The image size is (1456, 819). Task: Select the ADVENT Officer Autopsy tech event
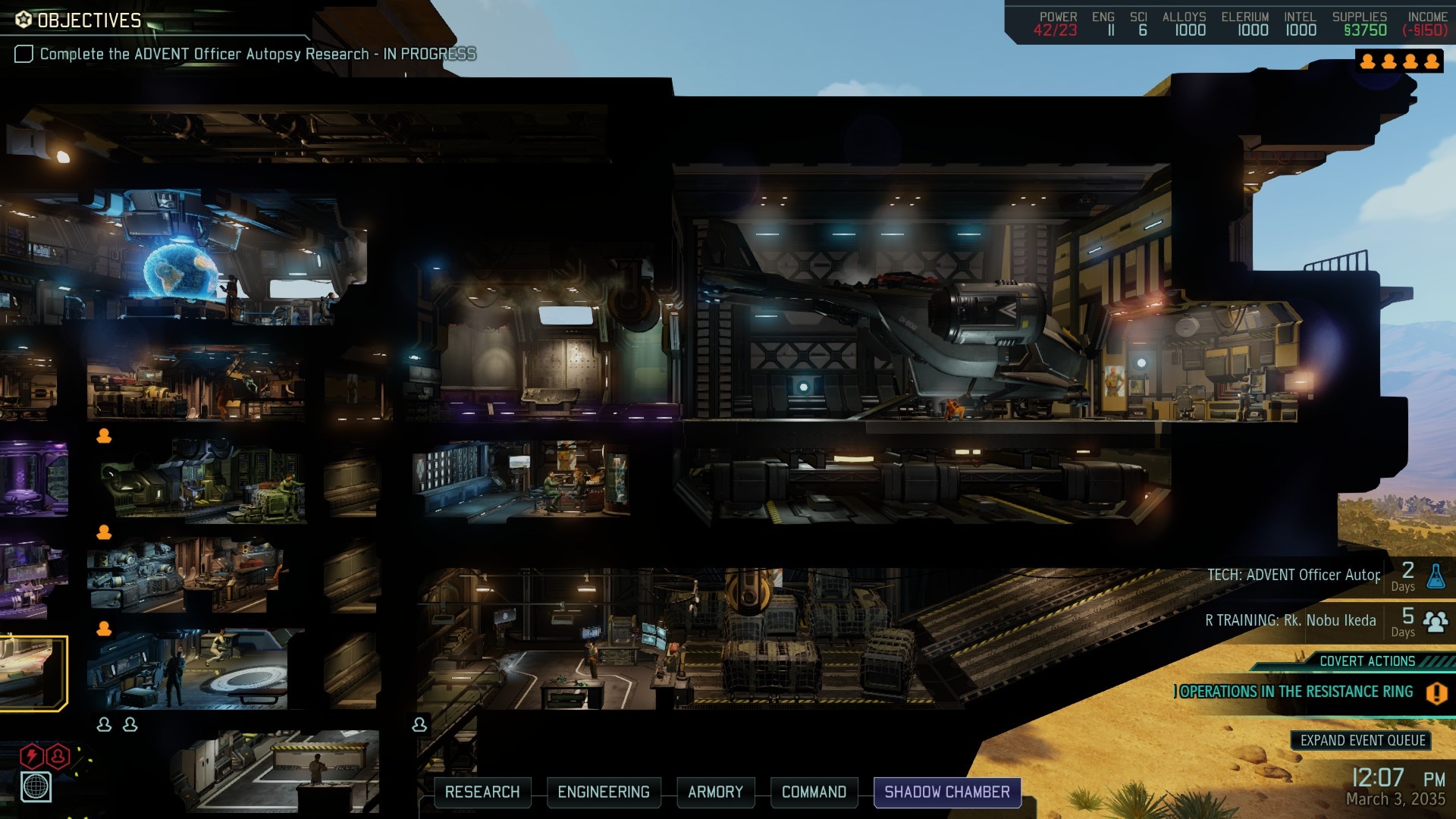1294,576
